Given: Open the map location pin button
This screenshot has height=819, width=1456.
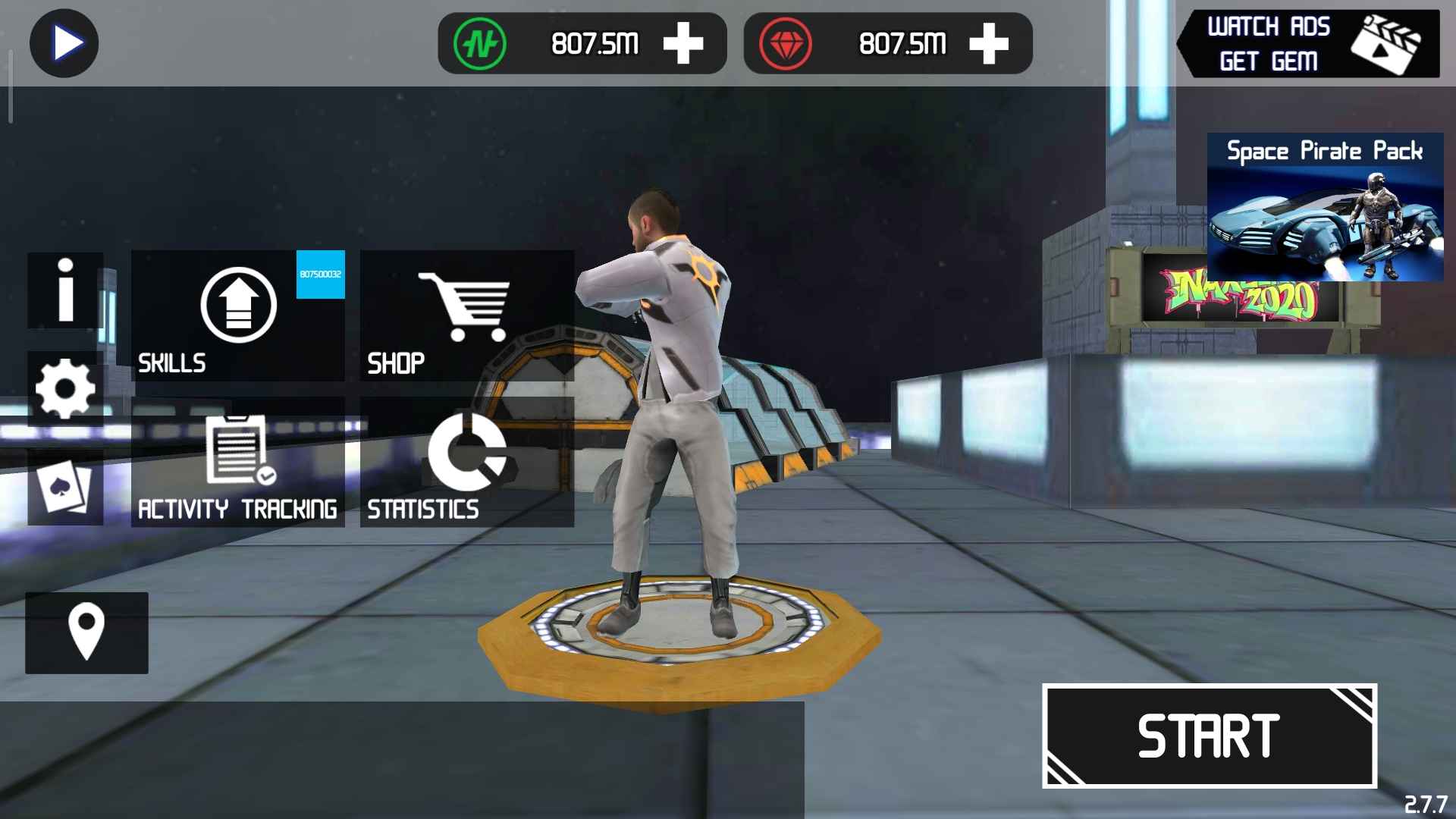Looking at the screenshot, I should (x=86, y=632).
